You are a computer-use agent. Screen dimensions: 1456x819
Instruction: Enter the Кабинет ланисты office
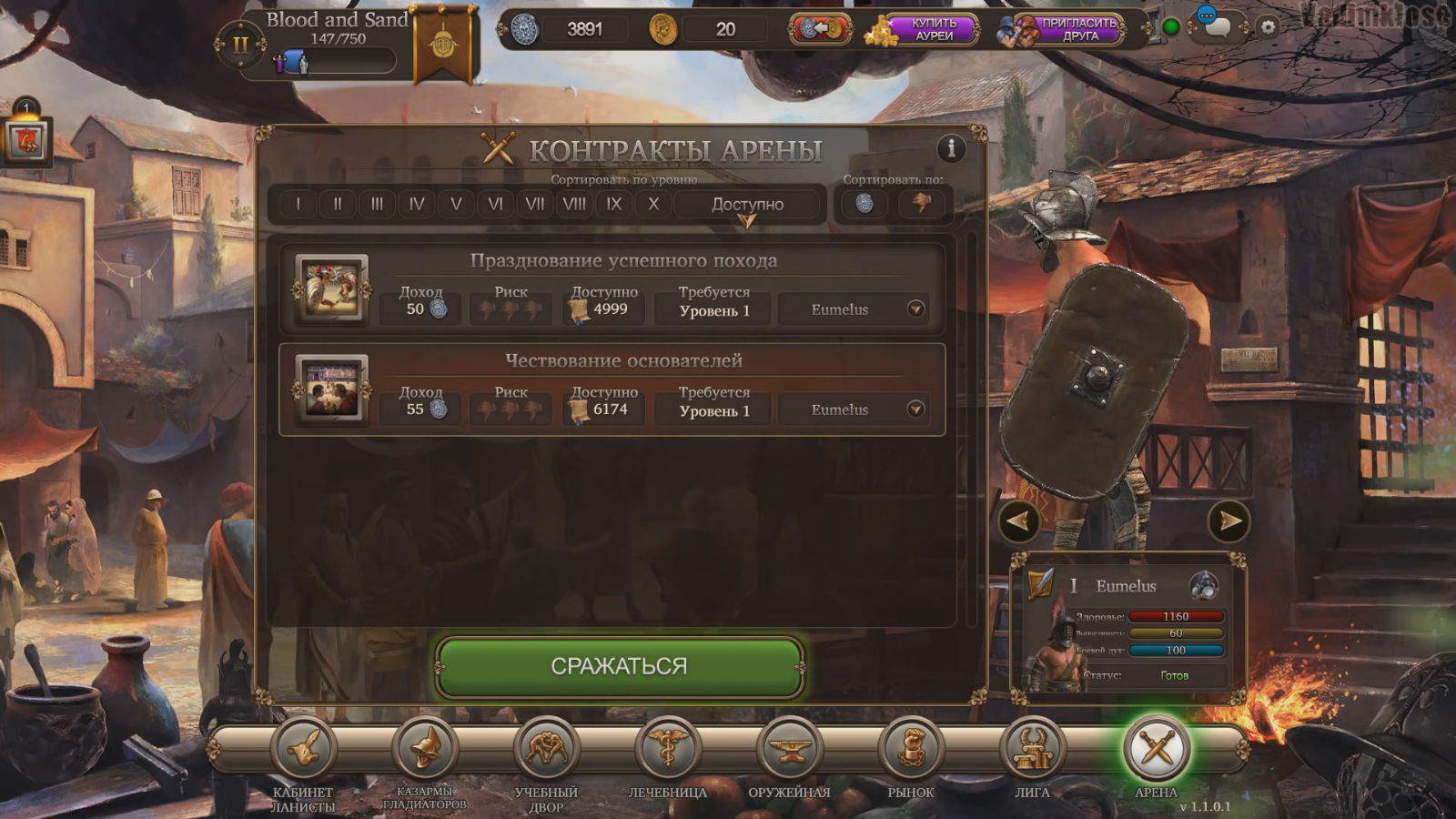303,749
